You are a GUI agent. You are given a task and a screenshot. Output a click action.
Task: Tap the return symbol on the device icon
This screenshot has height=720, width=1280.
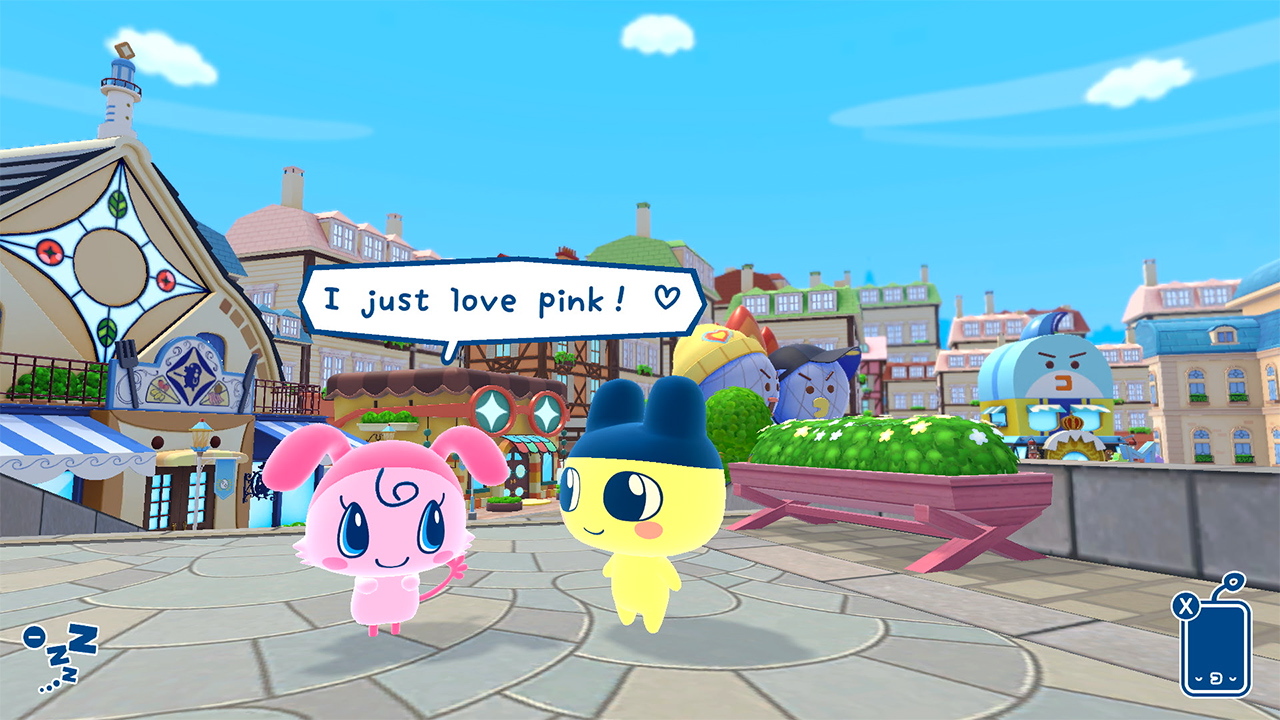pyautogui.click(x=1215, y=678)
